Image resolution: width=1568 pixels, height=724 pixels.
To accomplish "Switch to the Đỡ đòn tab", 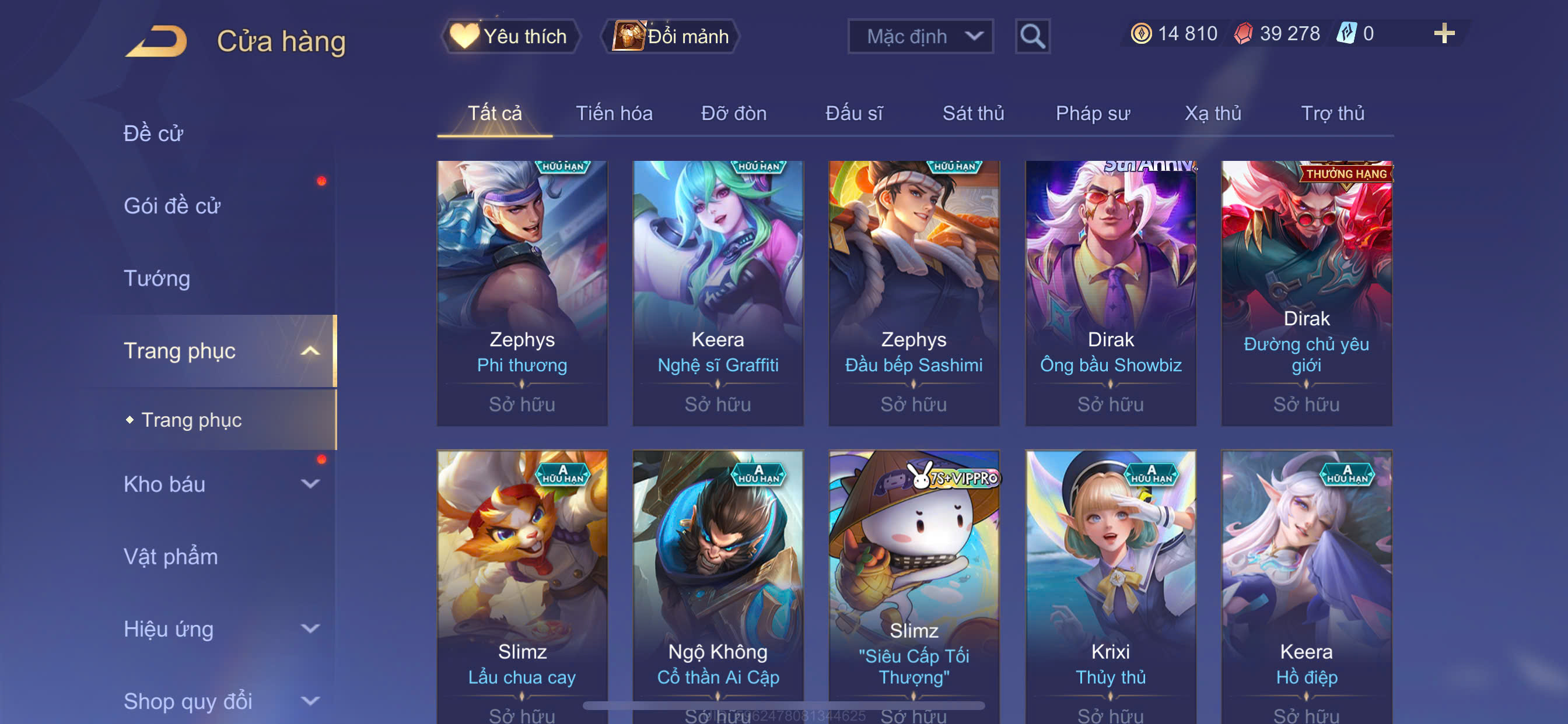I will click(733, 113).
